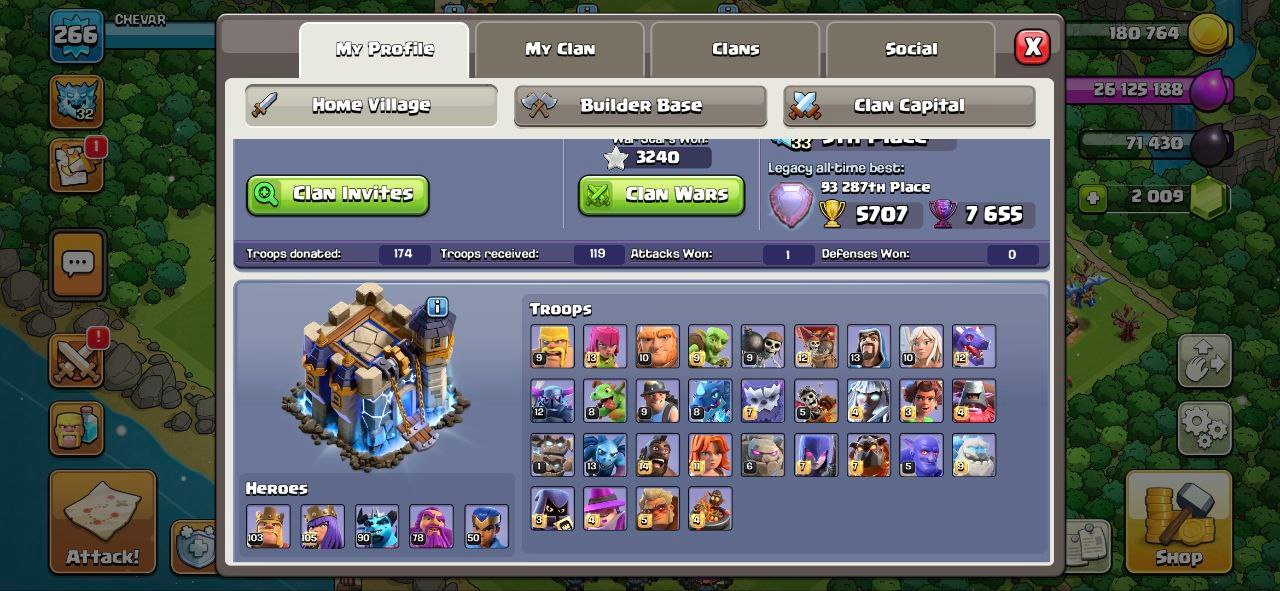This screenshot has width=1280, height=591.
Task: Add gems with the plus button
Action: [x=1093, y=197]
